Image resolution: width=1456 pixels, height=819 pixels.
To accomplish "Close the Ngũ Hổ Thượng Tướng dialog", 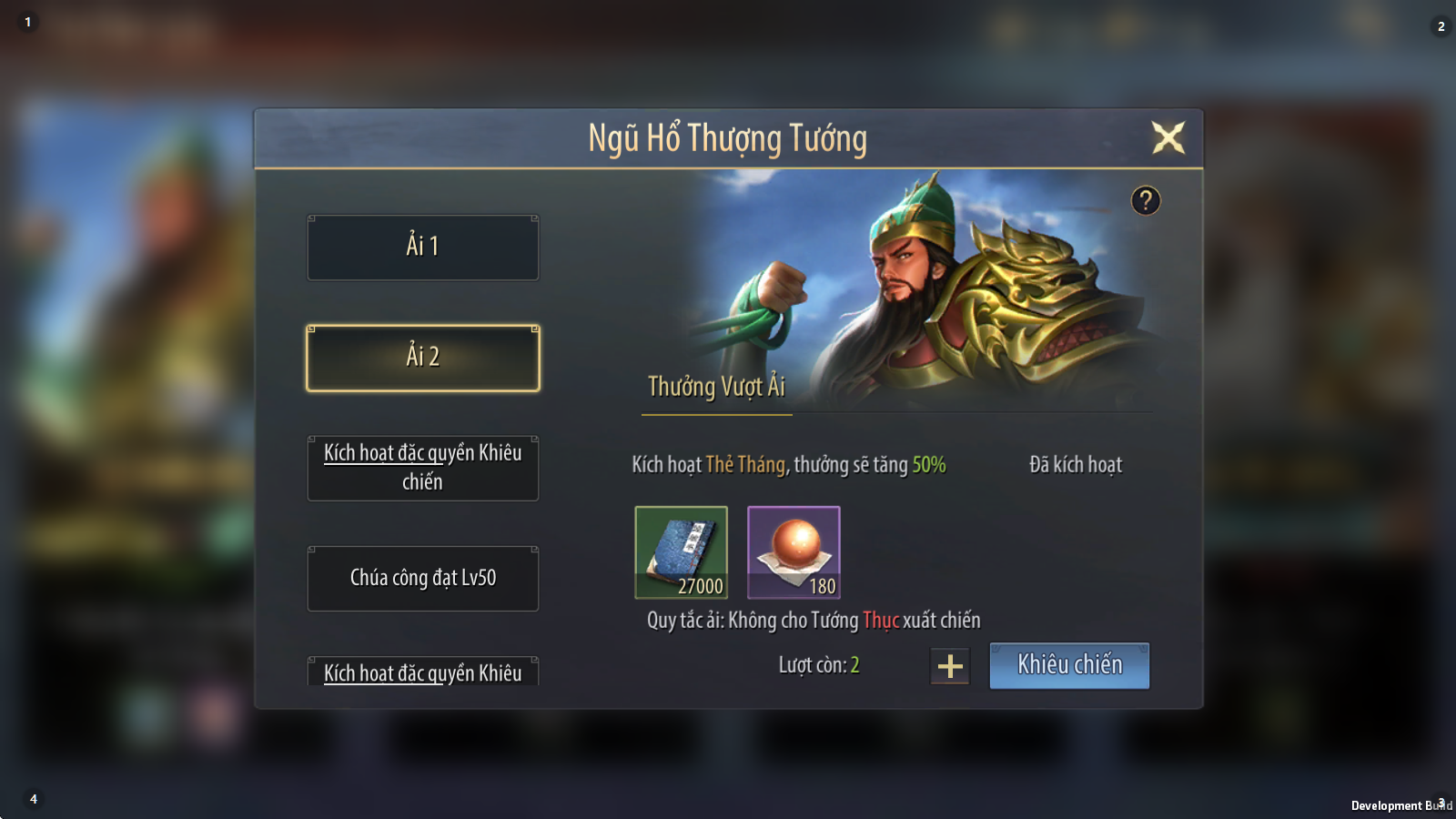I will 1168,138.
